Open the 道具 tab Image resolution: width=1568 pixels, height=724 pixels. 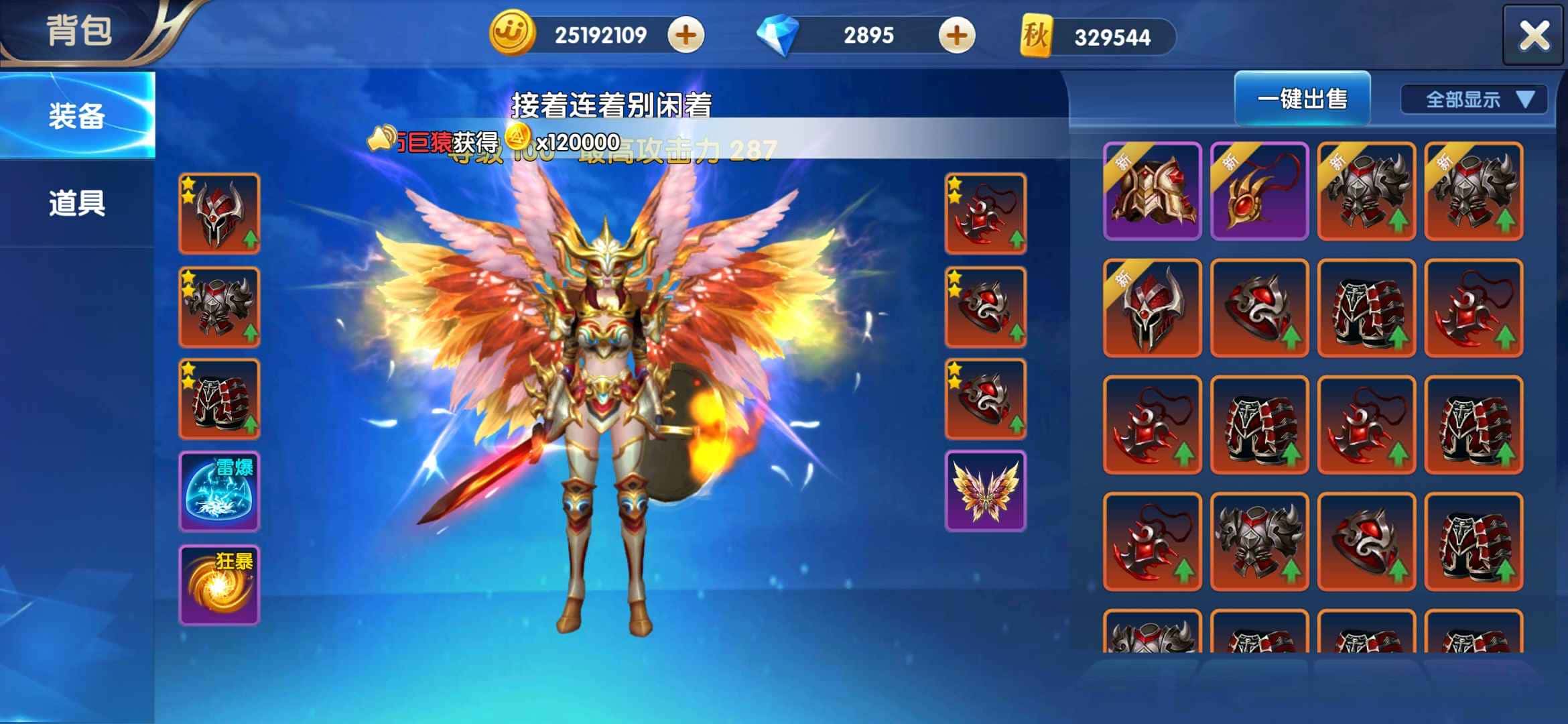click(x=77, y=202)
